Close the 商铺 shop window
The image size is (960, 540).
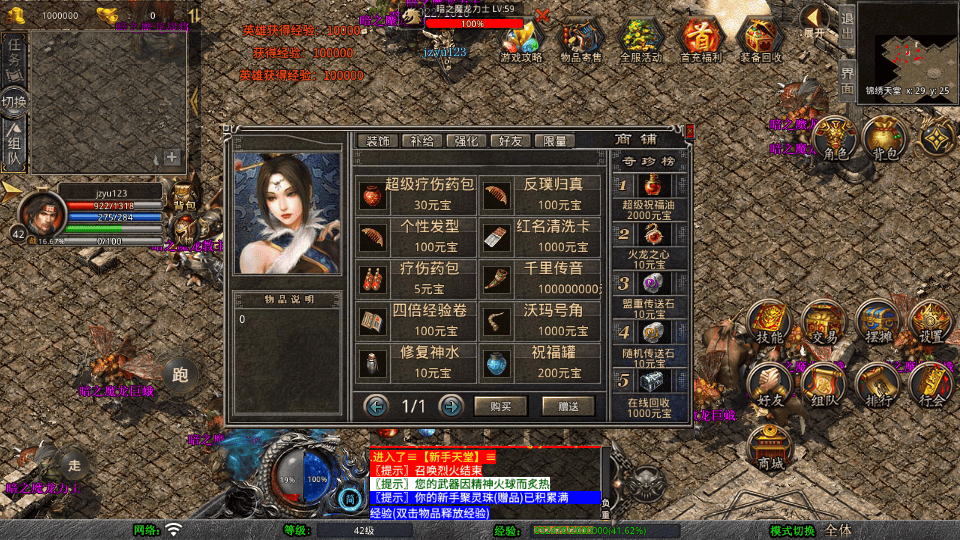pos(687,131)
